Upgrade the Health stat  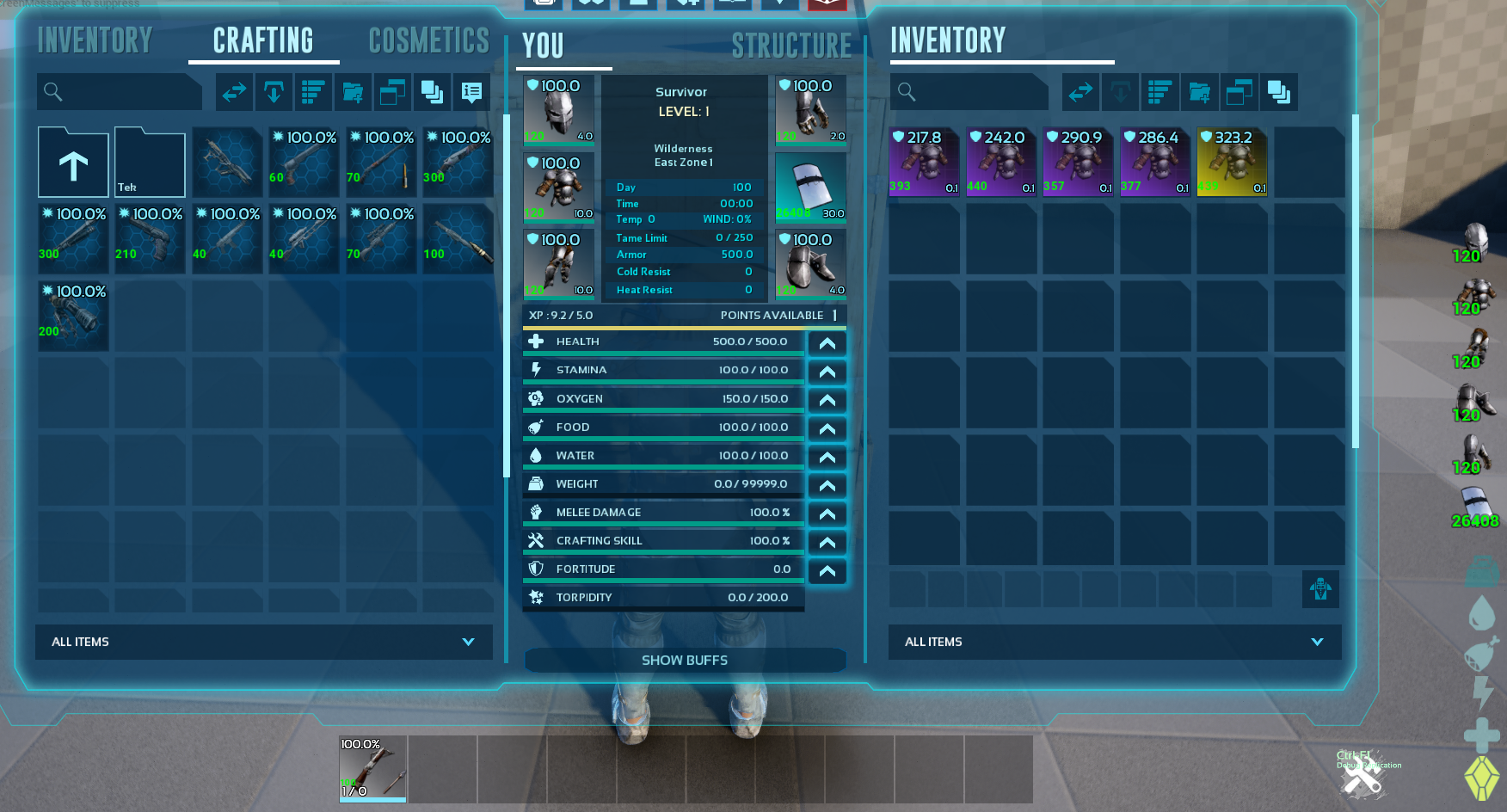click(827, 343)
